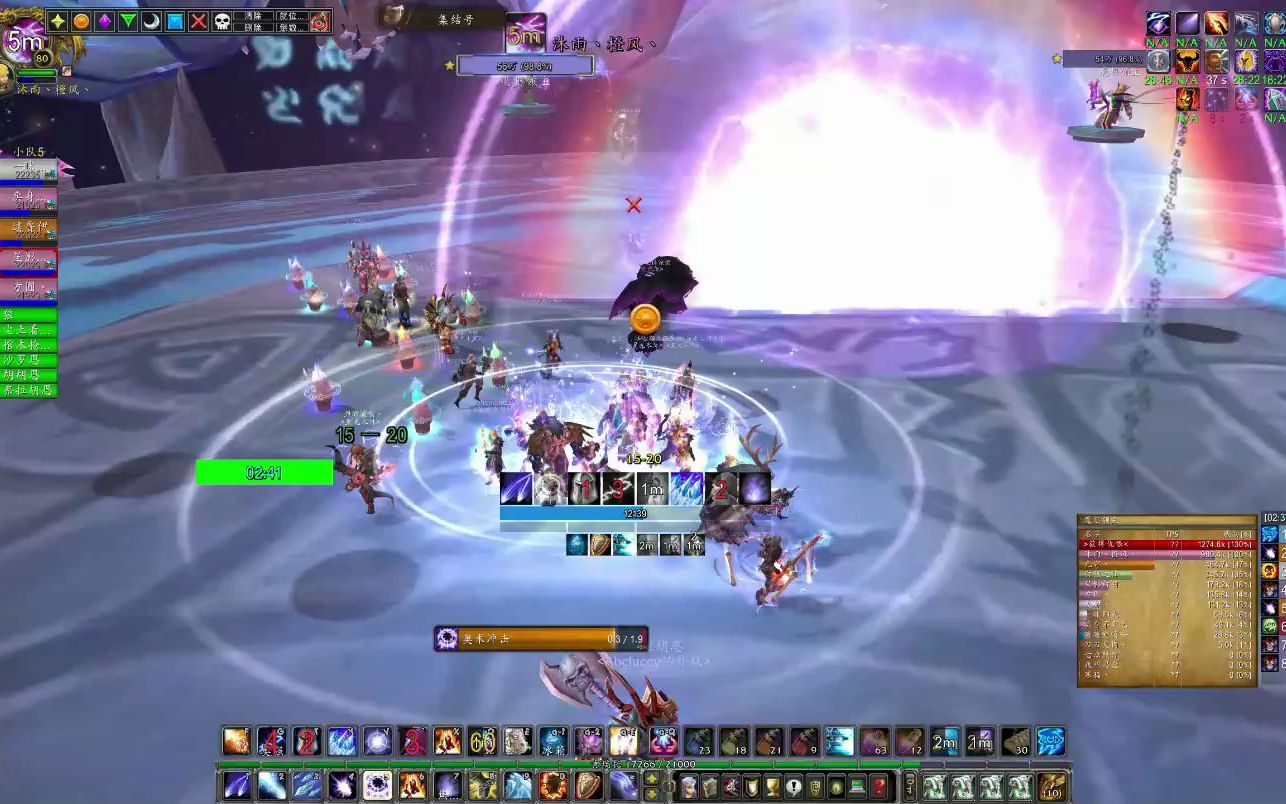Apply the green triangle raid marker
Image resolution: width=1286 pixels, height=804 pixels.
(x=128, y=21)
